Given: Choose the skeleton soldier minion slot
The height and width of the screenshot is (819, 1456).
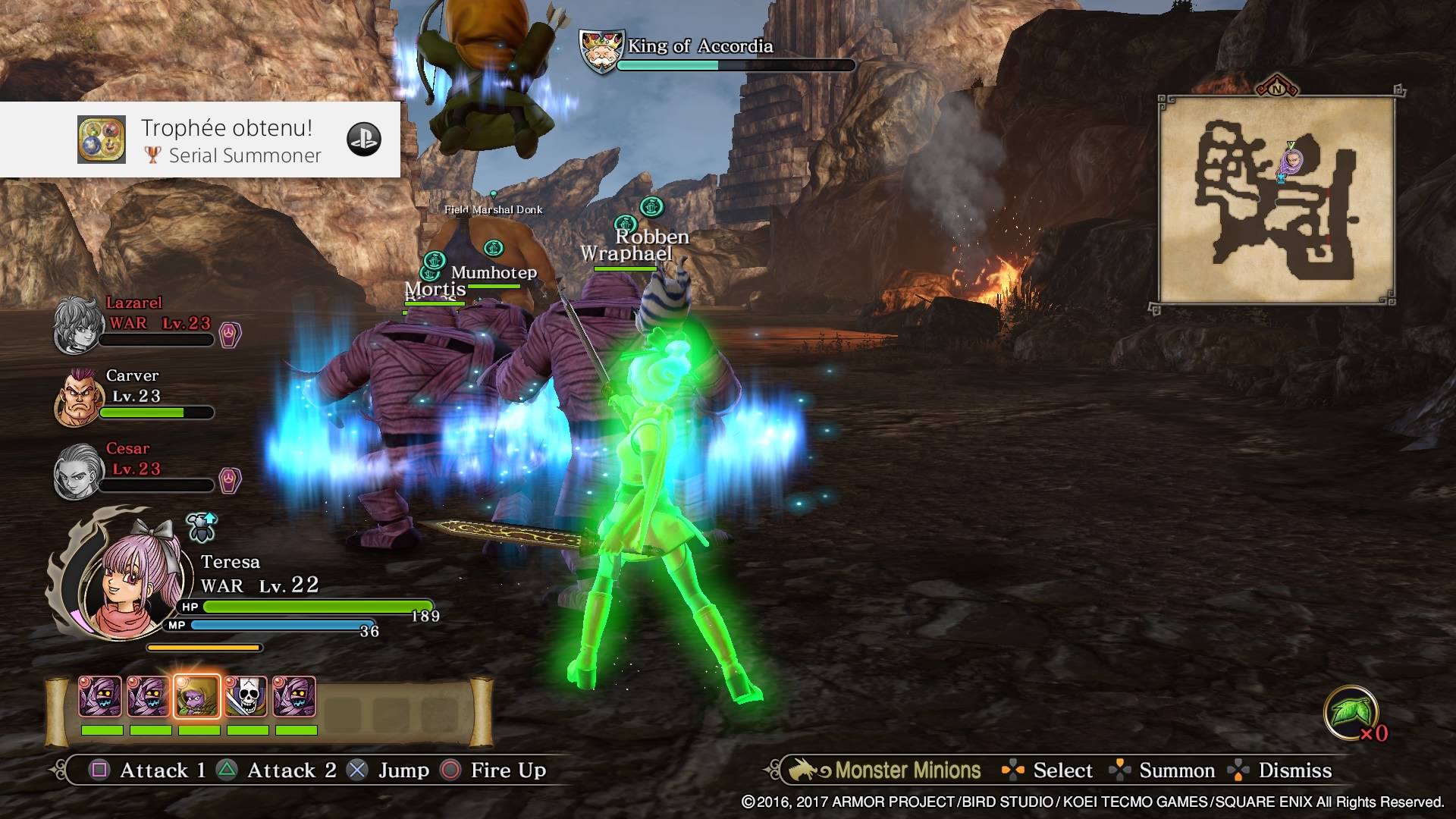Looking at the screenshot, I should [246, 696].
